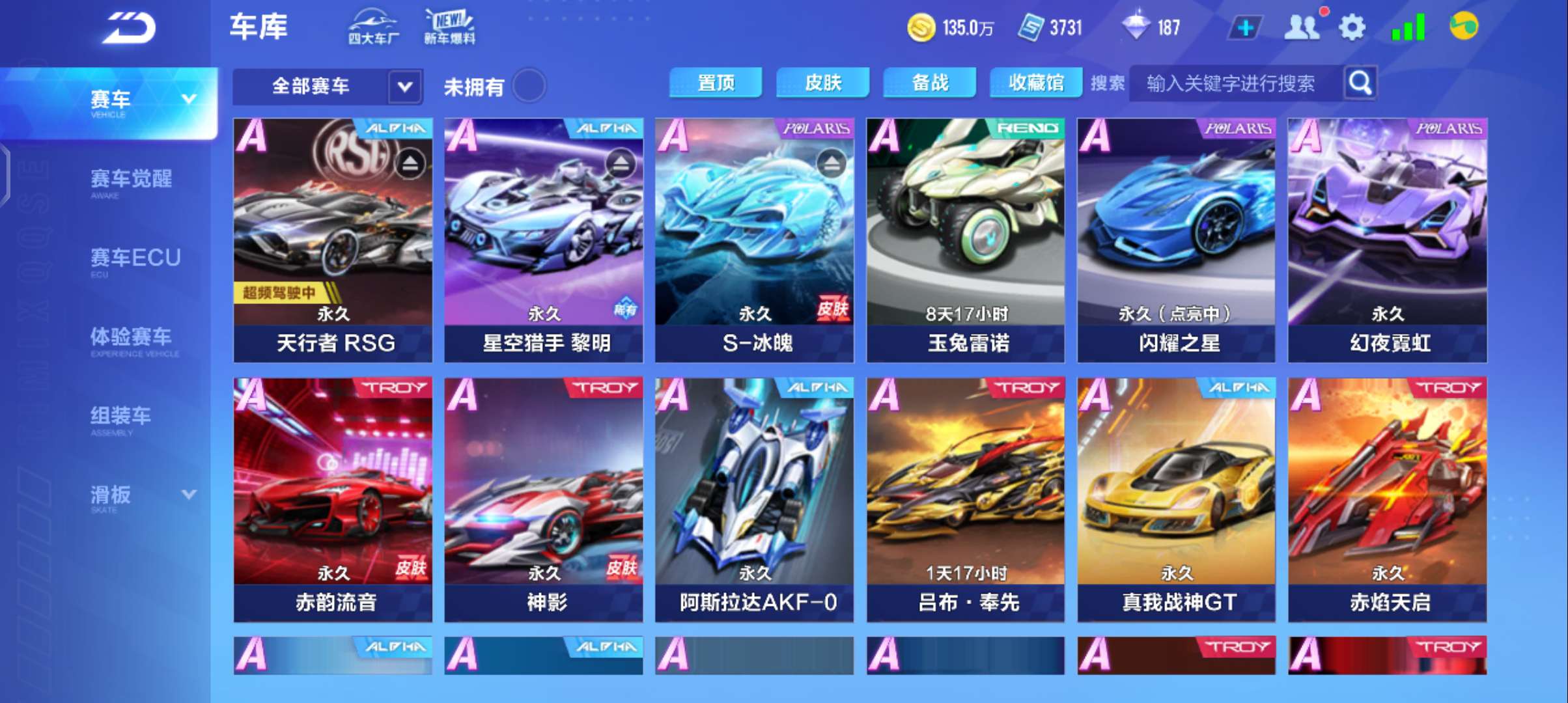Image resolution: width=1568 pixels, height=703 pixels.
Task: Click the 备战 button
Action: tap(929, 83)
